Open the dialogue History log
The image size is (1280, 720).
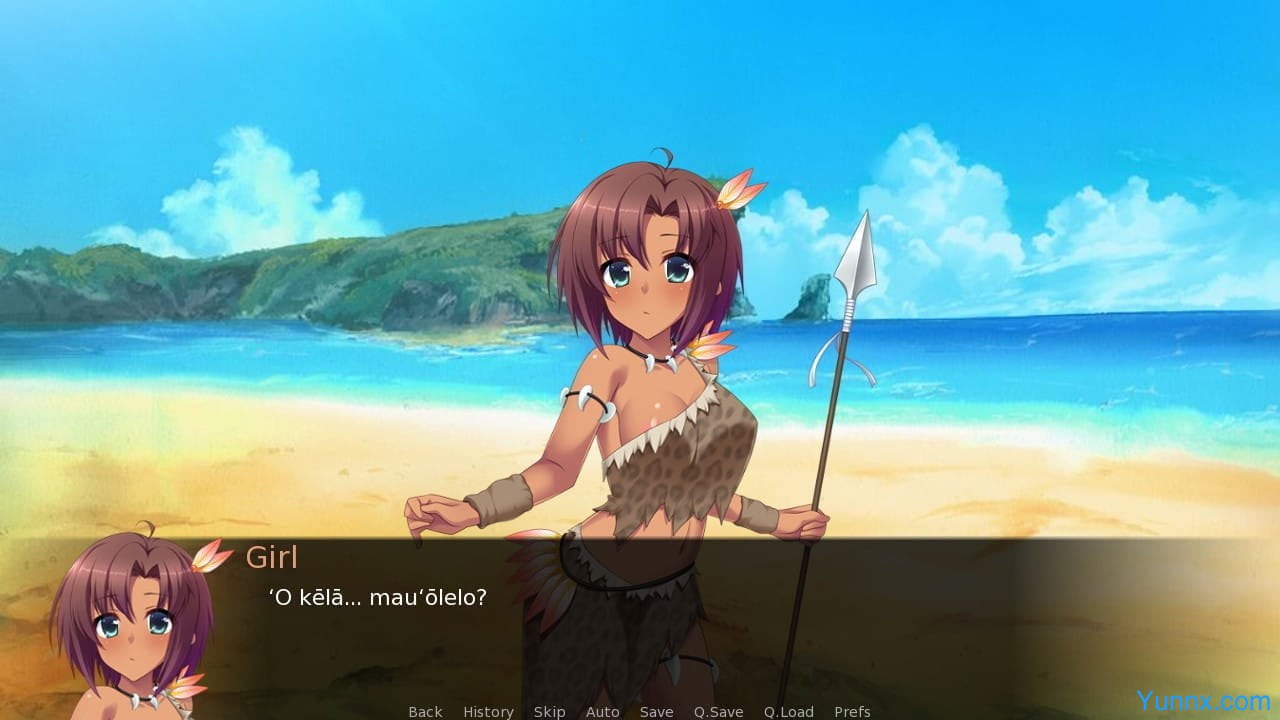pos(488,711)
